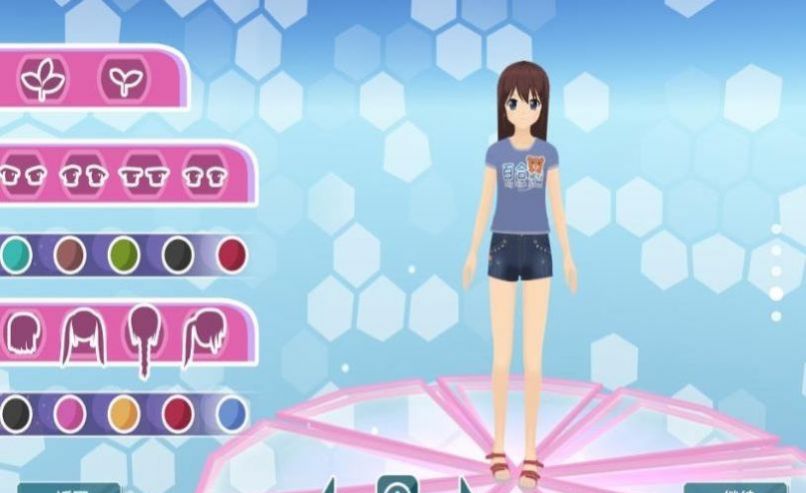
Task: Apply the red hair color swatch
Action: [177, 413]
